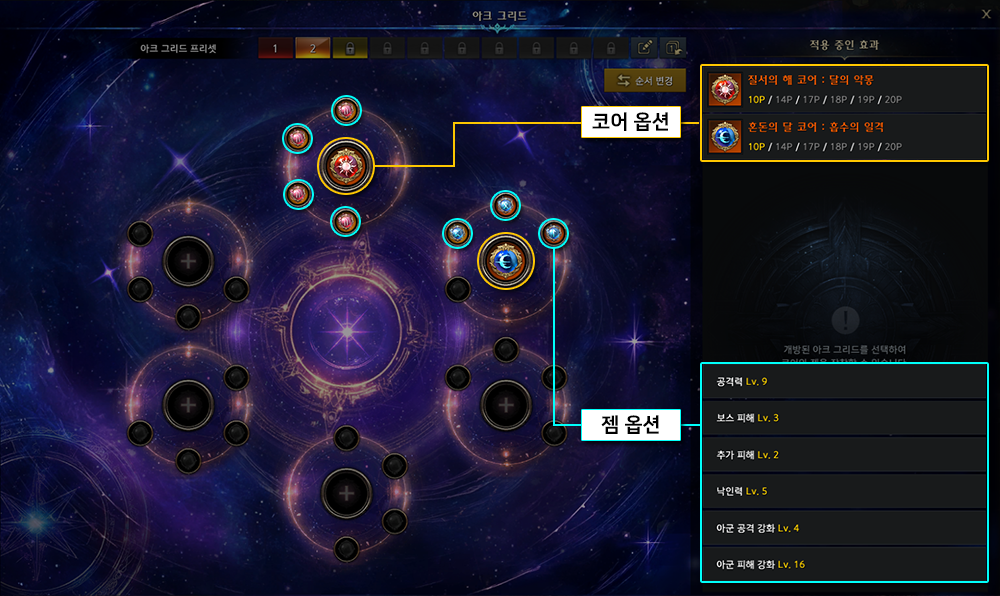Click the preset copy button

(x=674, y=48)
